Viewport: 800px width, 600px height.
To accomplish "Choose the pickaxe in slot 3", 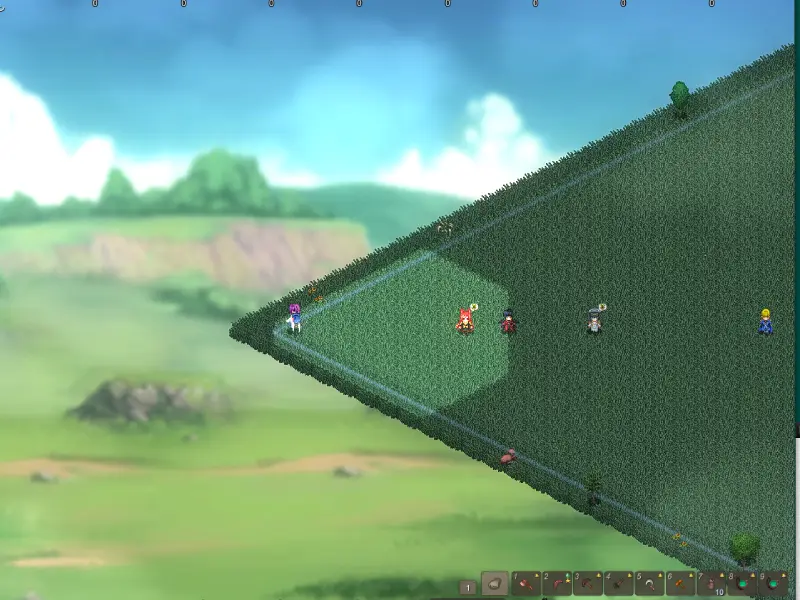I will coord(588,584).
